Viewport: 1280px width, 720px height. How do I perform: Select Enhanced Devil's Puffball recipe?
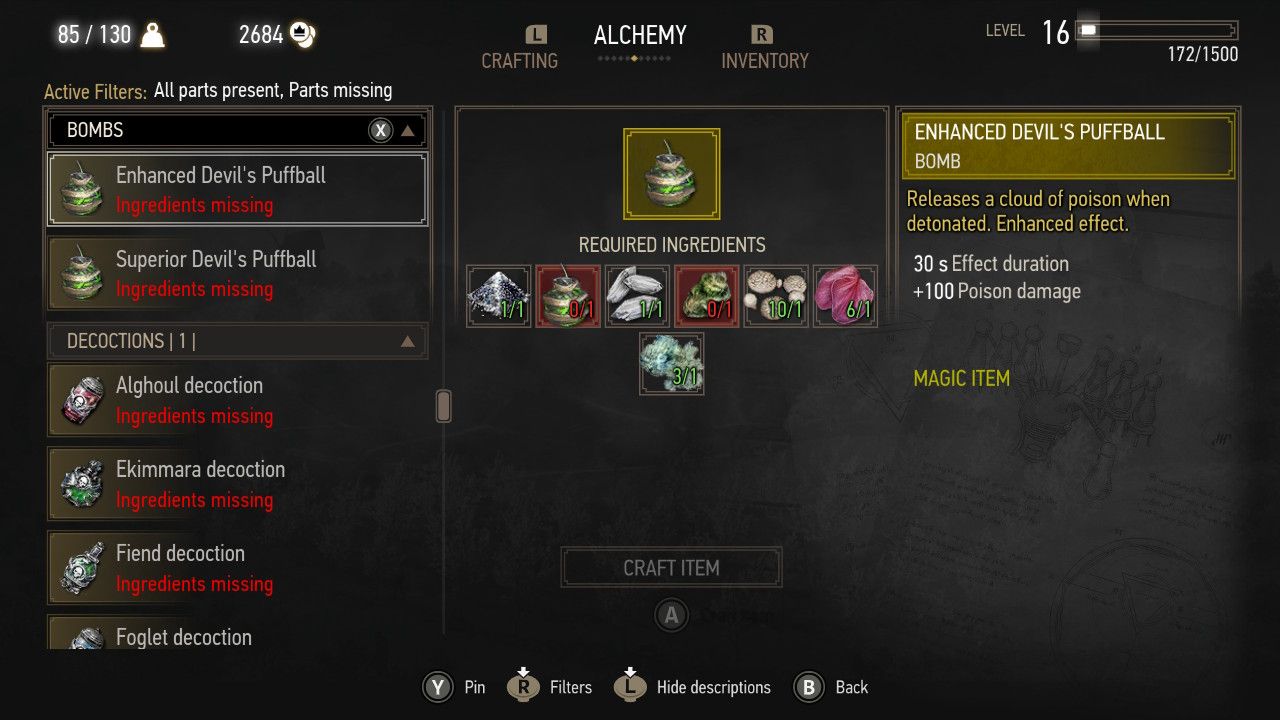[x=237, y=189]
